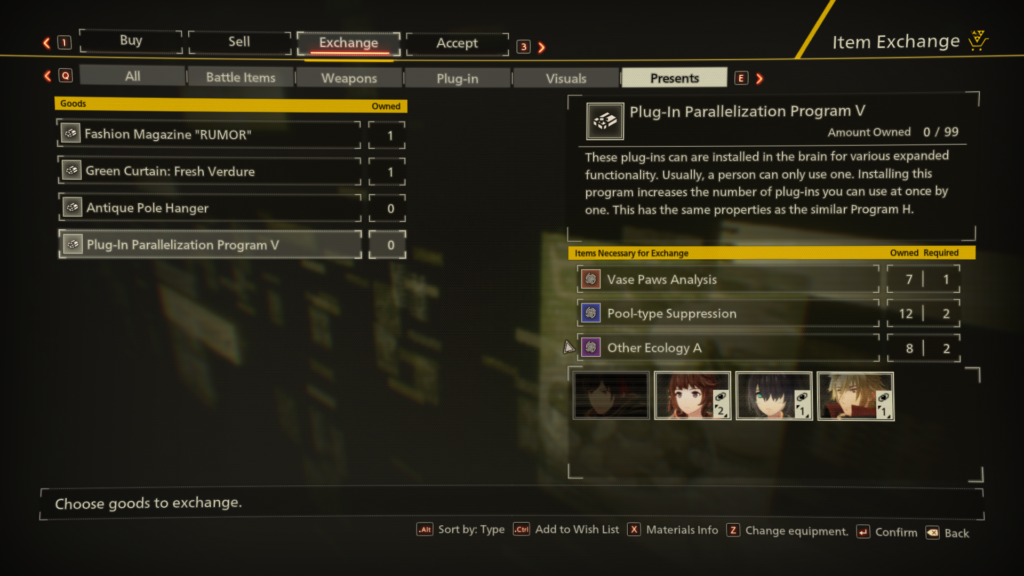
Task: Select the Exchange tab
Action: [x=348, y=43]
